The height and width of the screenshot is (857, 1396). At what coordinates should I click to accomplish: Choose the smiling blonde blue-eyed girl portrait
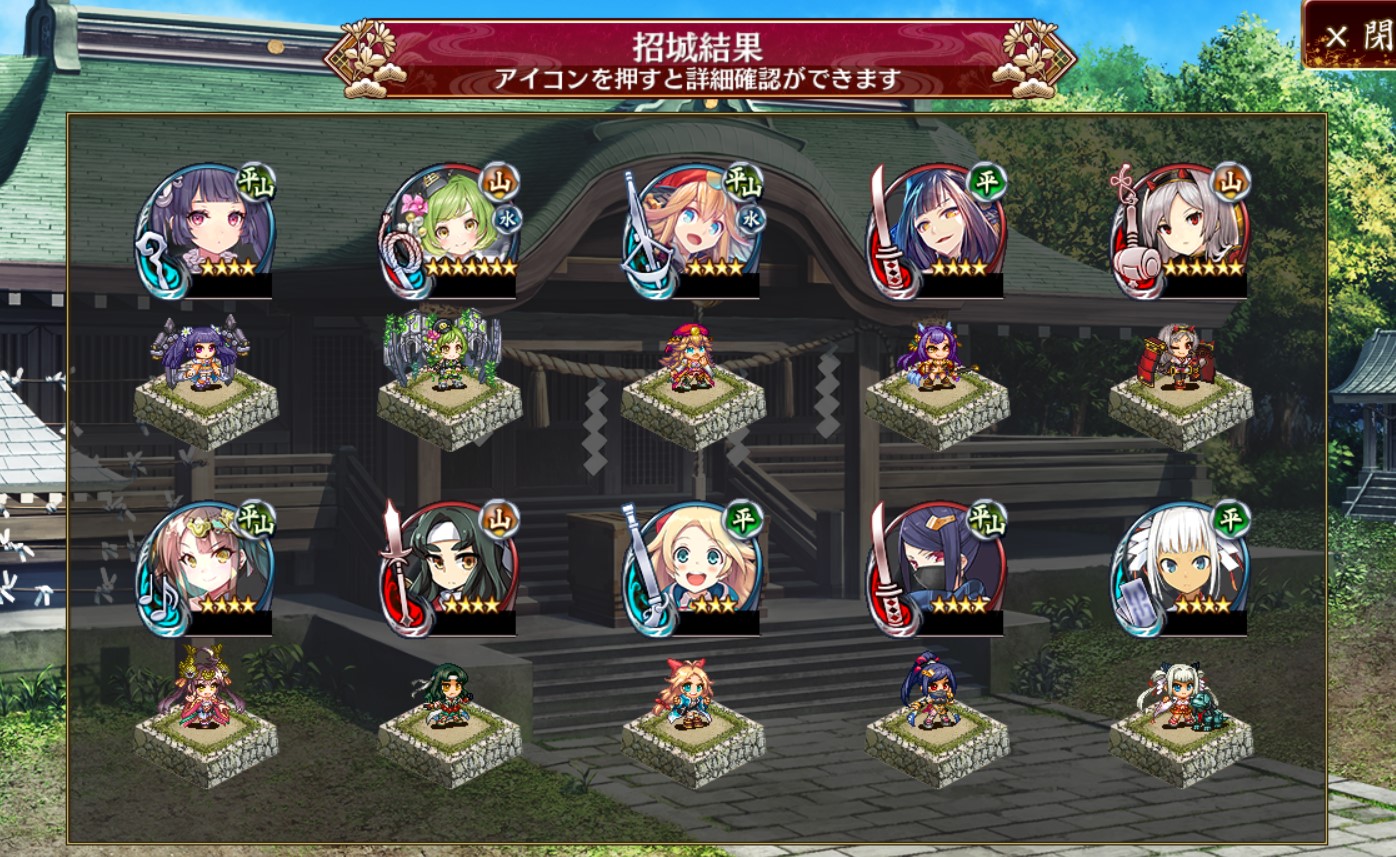pos(694,568)
